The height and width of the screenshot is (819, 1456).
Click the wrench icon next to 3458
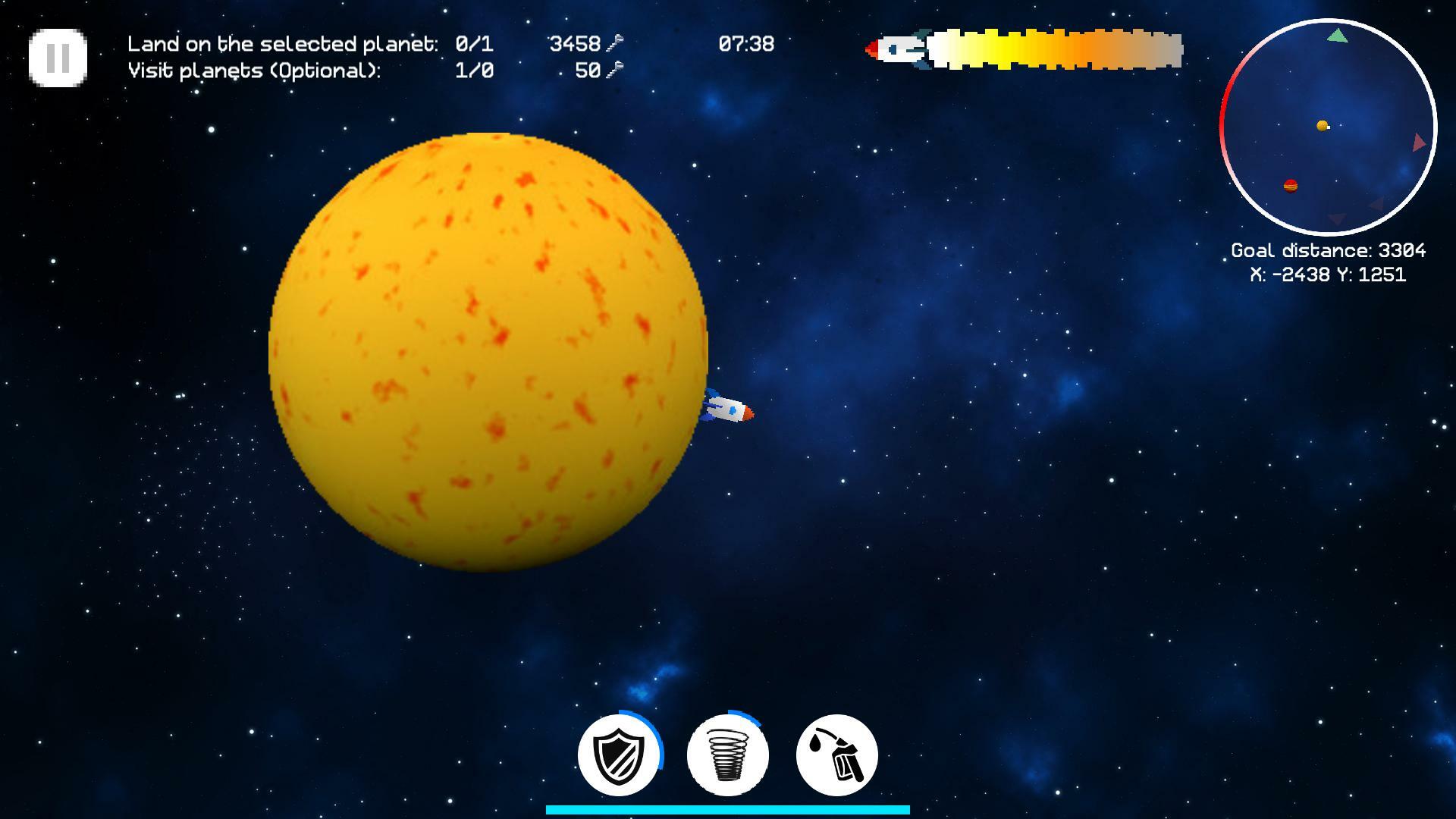click(x=616, y=44)
